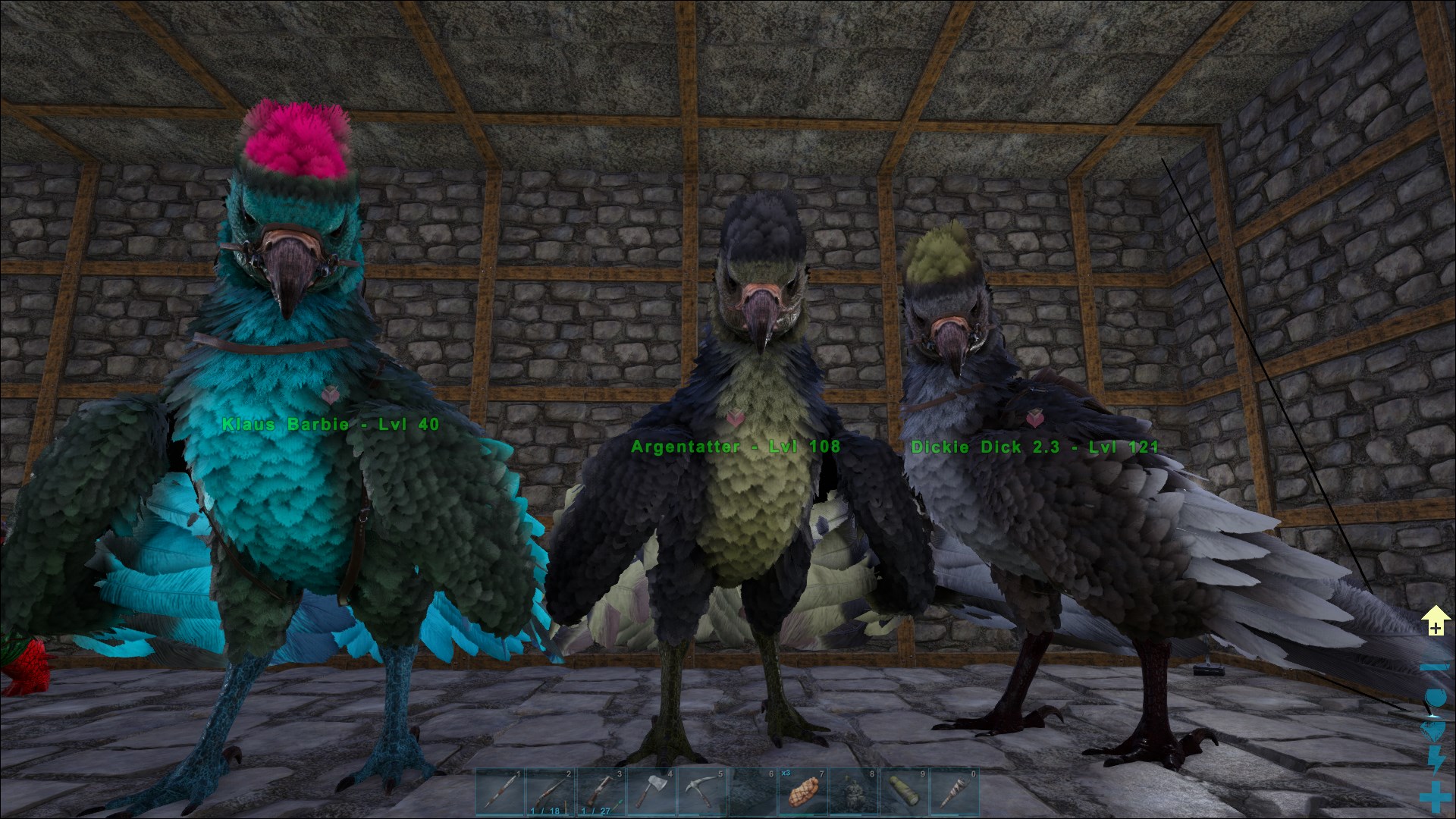The image size is (1456, 819).
Task: Use the cooked meat stack of three
Action: [x=802, y=793]
